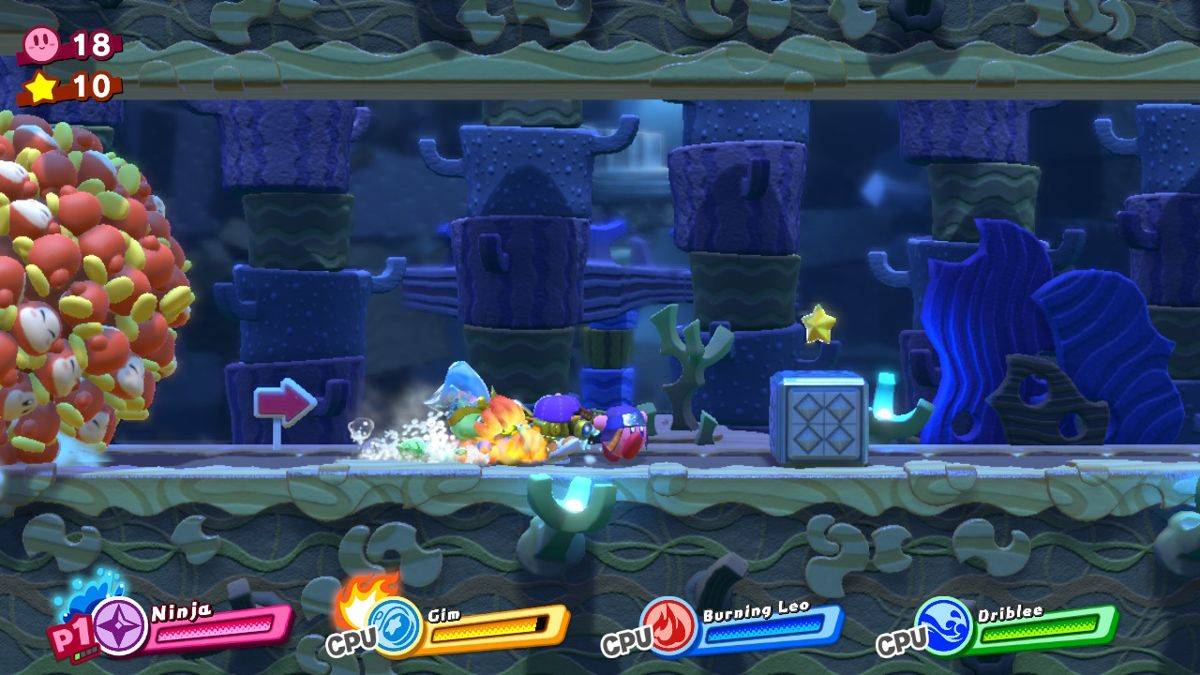The height and width of the screenshot is (675, 1200).
Task: Select the yellow star counter icon
Action: click(41, 87)
